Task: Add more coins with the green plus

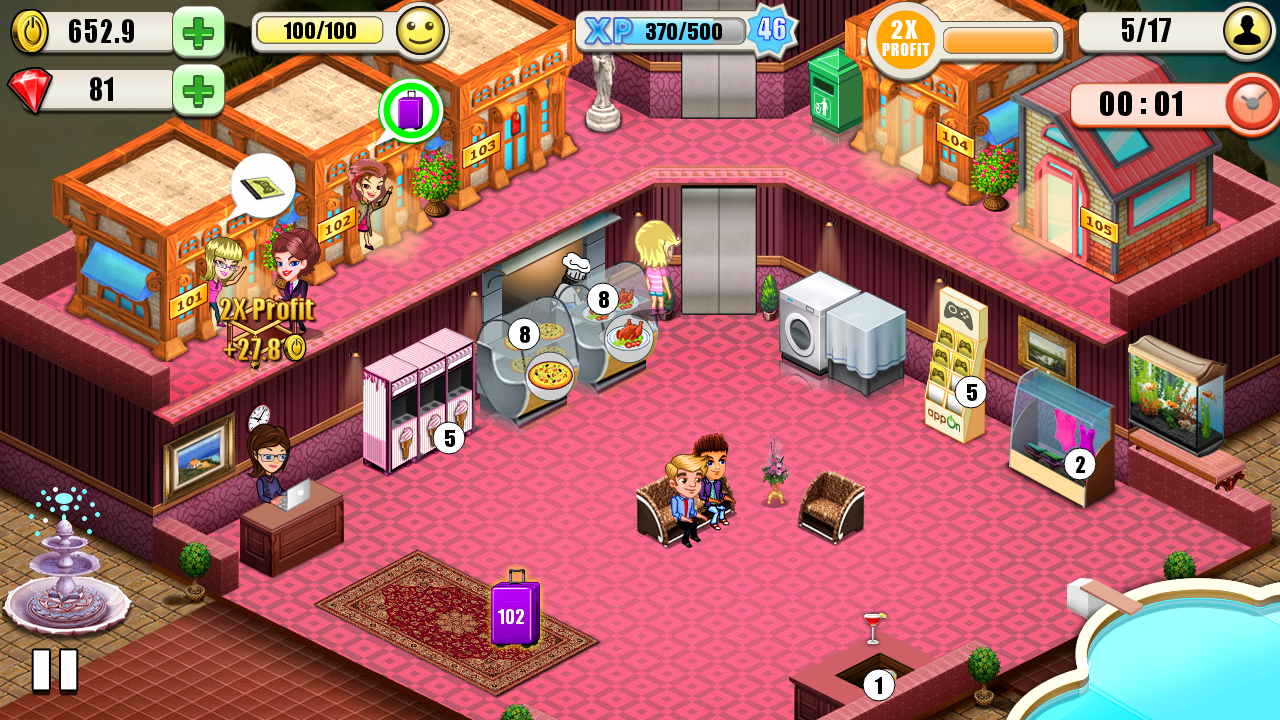Action: 198,32
